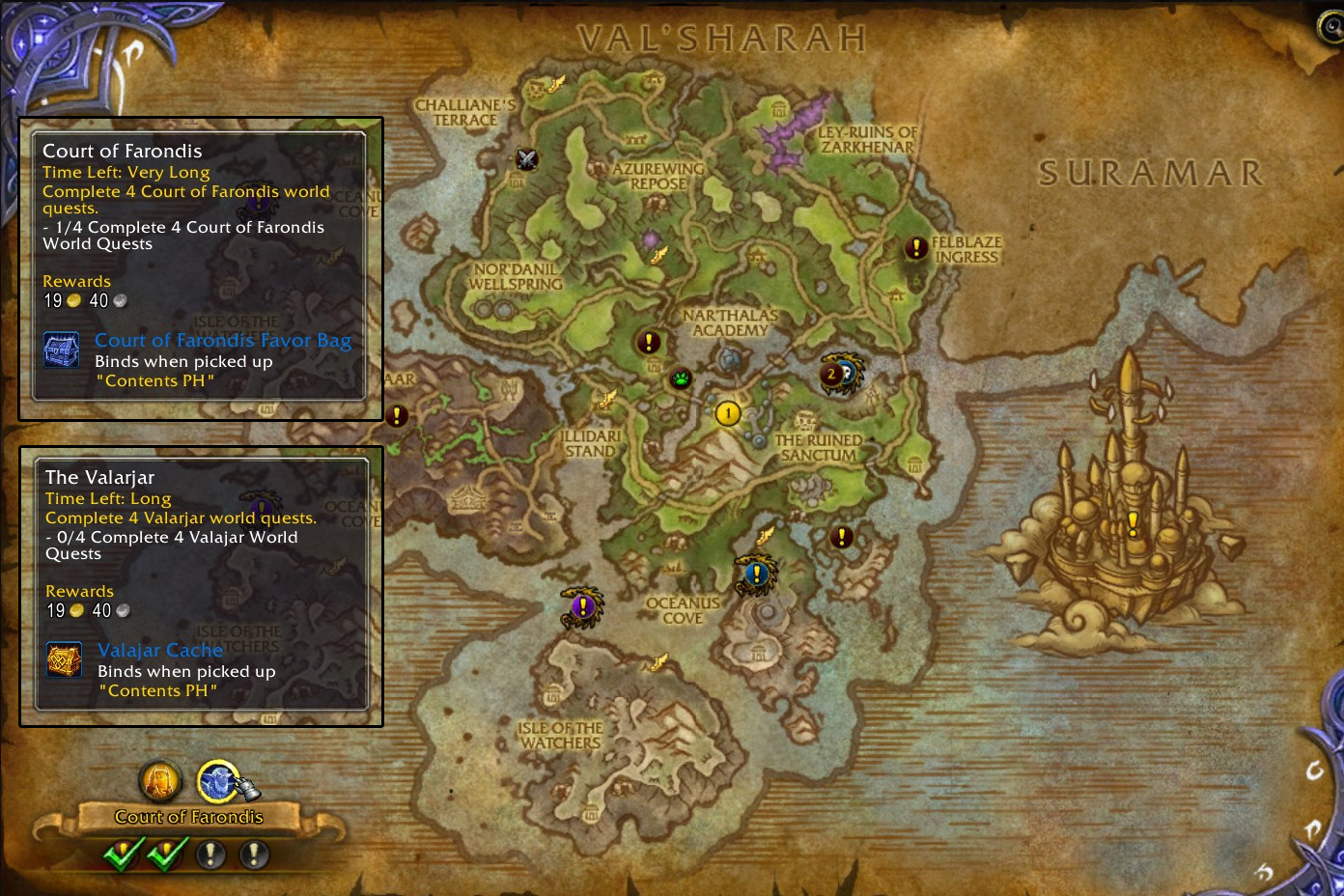Click the yellow numbered 1 quest marker
This screenshot has height=896, width=1344.
point(728,414)
